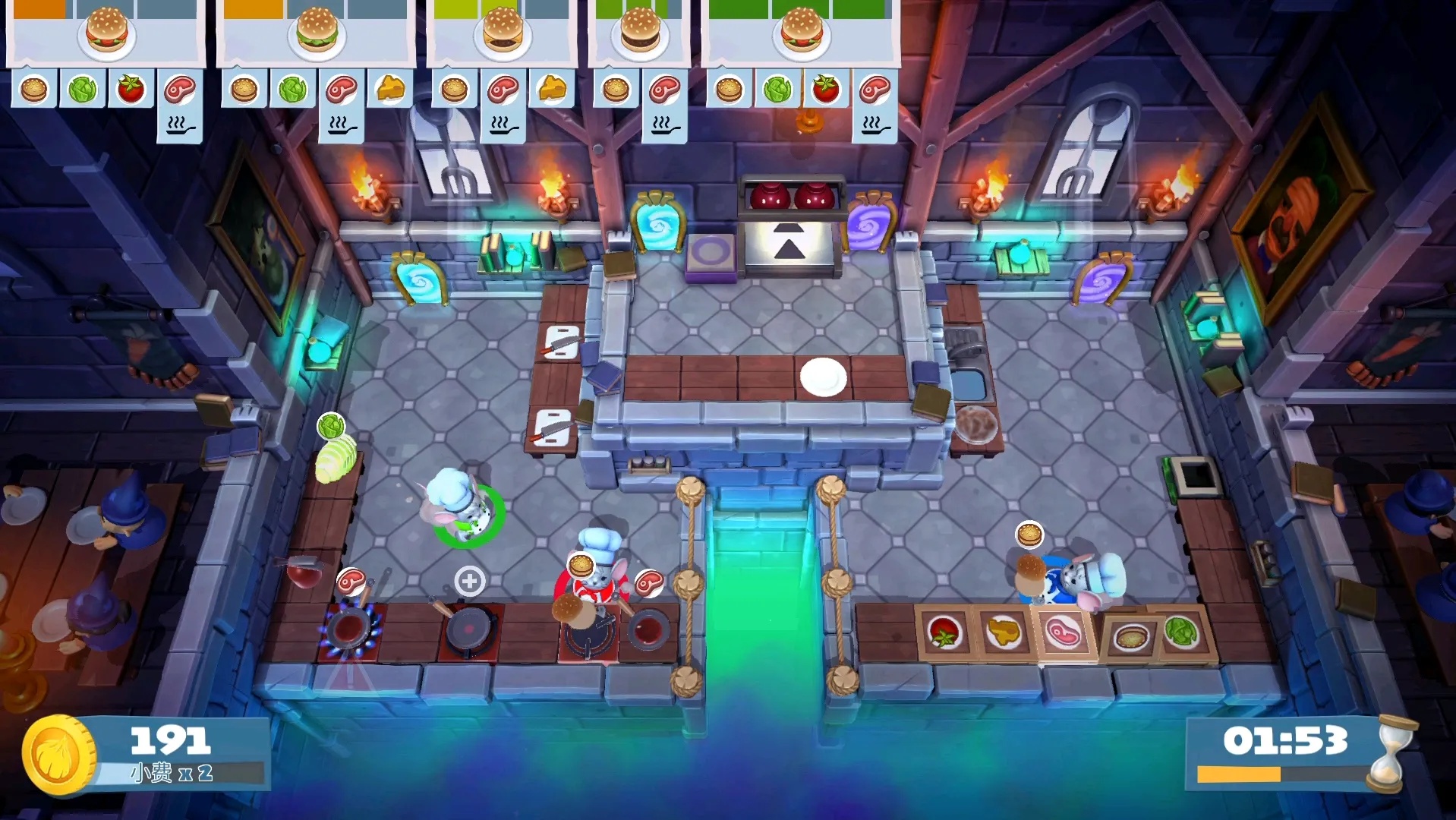Select the burger order with lettuce and cheese
Viewport: 1456px width, 820px height.
[x=317, y=34]
